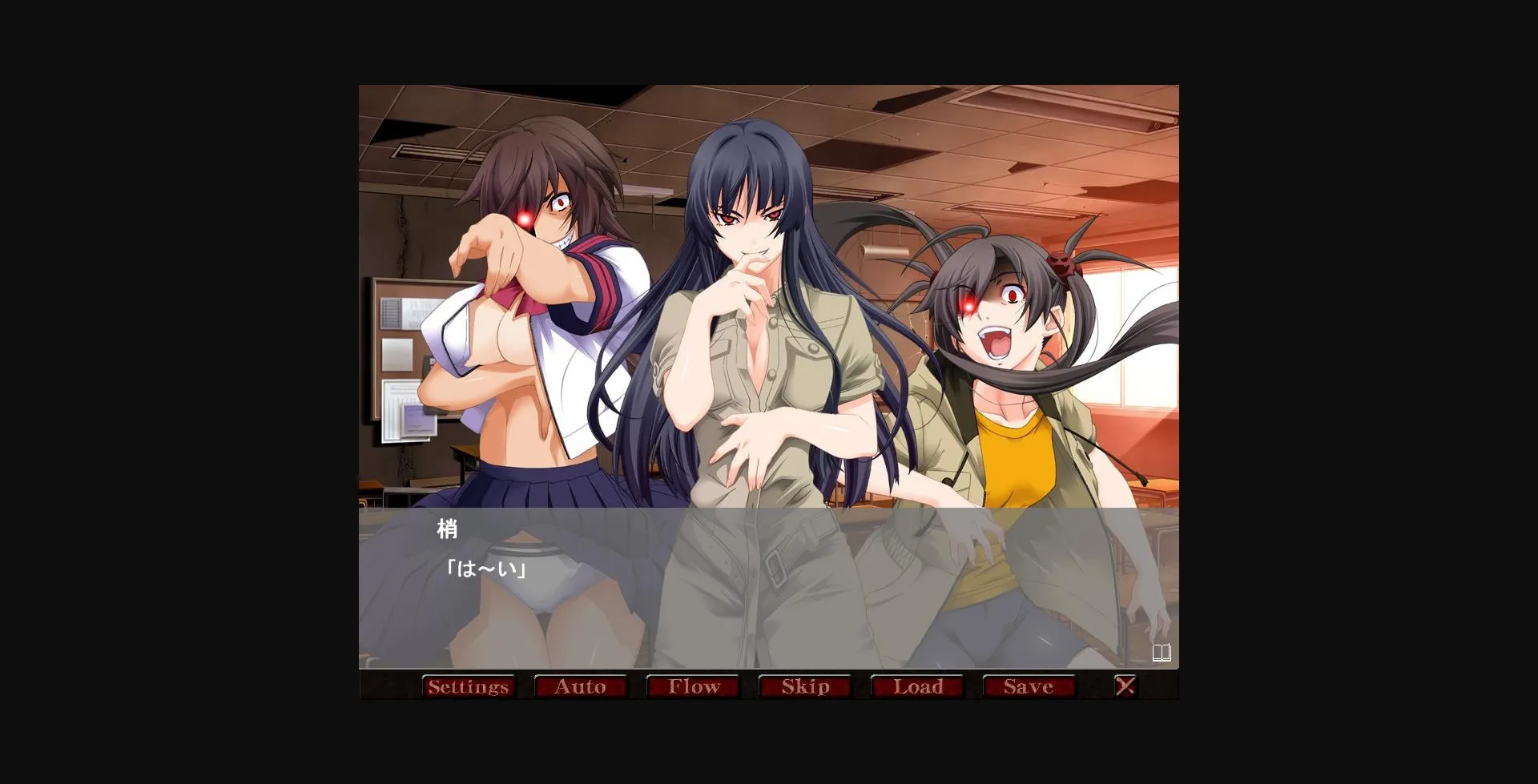Enable Auto mode for automatic text advance
This screenshot has width=1538, height=784.
pyautogui.click(x=582, y=686)
